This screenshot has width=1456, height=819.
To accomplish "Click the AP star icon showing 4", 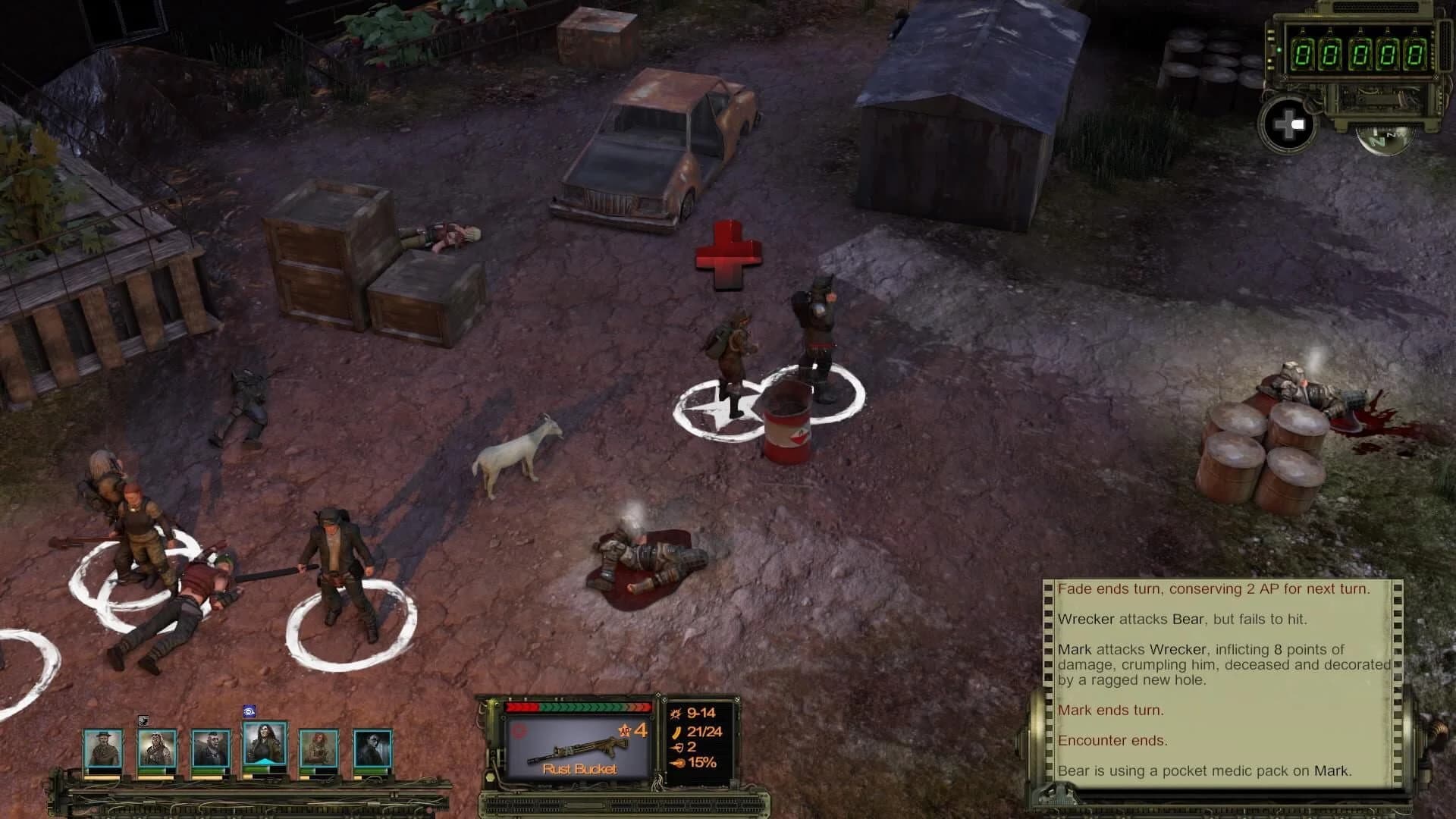I will click(625, 730).
